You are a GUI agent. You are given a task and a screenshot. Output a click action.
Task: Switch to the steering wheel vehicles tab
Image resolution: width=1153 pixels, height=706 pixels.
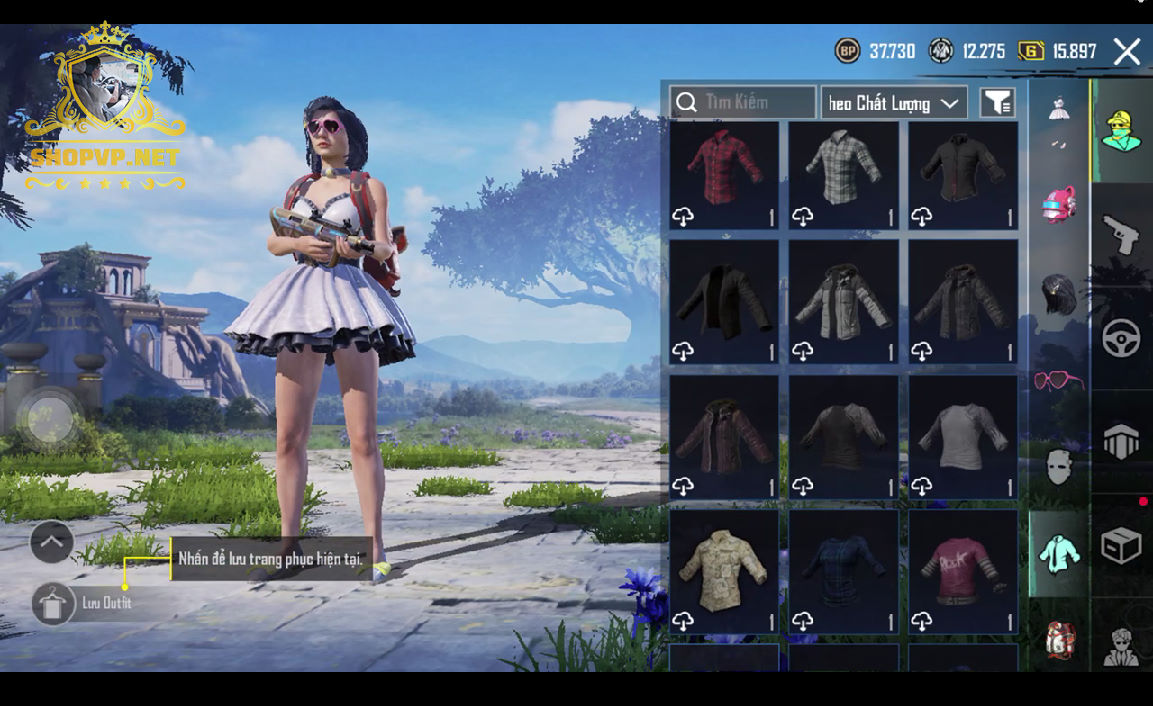pyautogui.click(x=1121, y=339)
